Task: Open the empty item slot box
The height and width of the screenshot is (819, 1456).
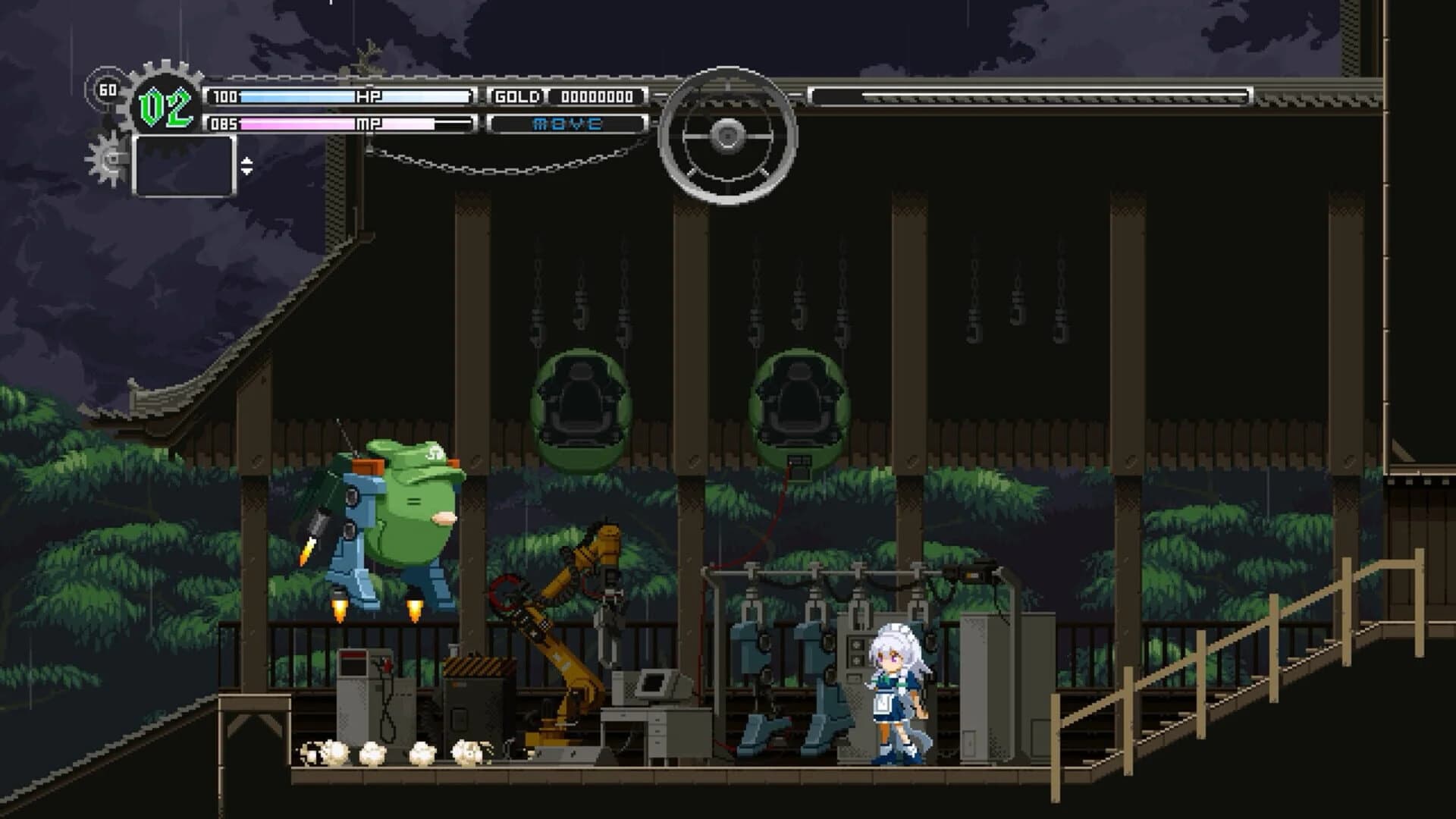Action: [184, 165]
